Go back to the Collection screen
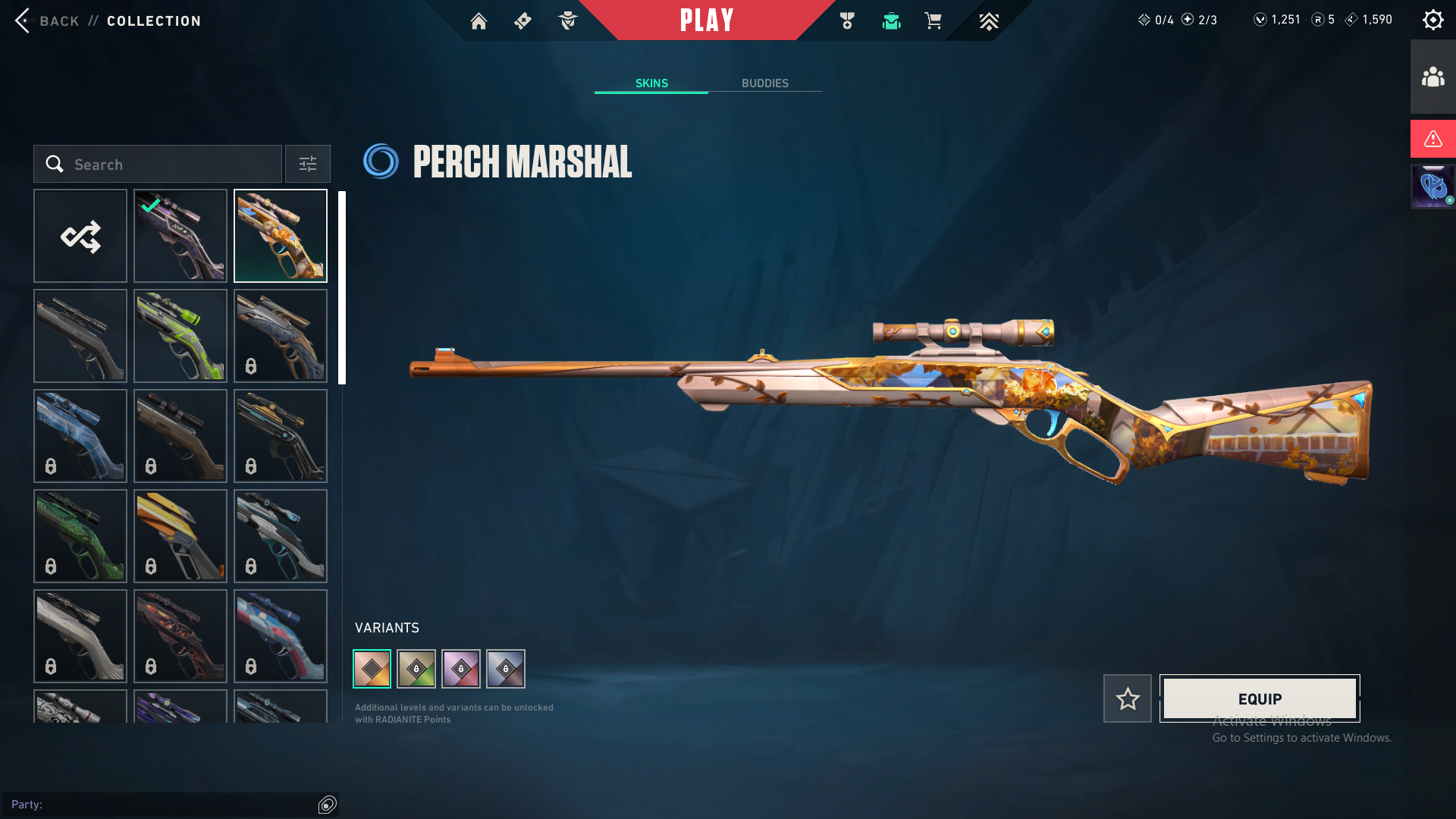This screenshot has width=1456, height=819. [x=45, y=20]
